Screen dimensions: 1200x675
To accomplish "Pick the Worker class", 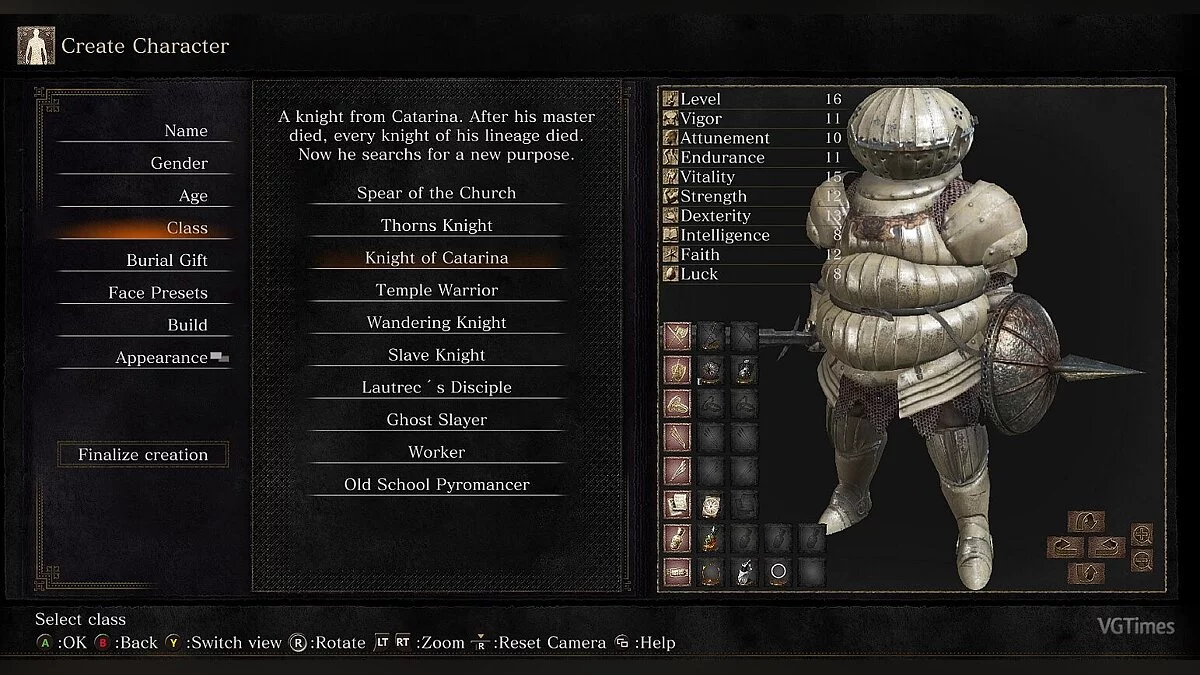I will (x=436, y=452).
